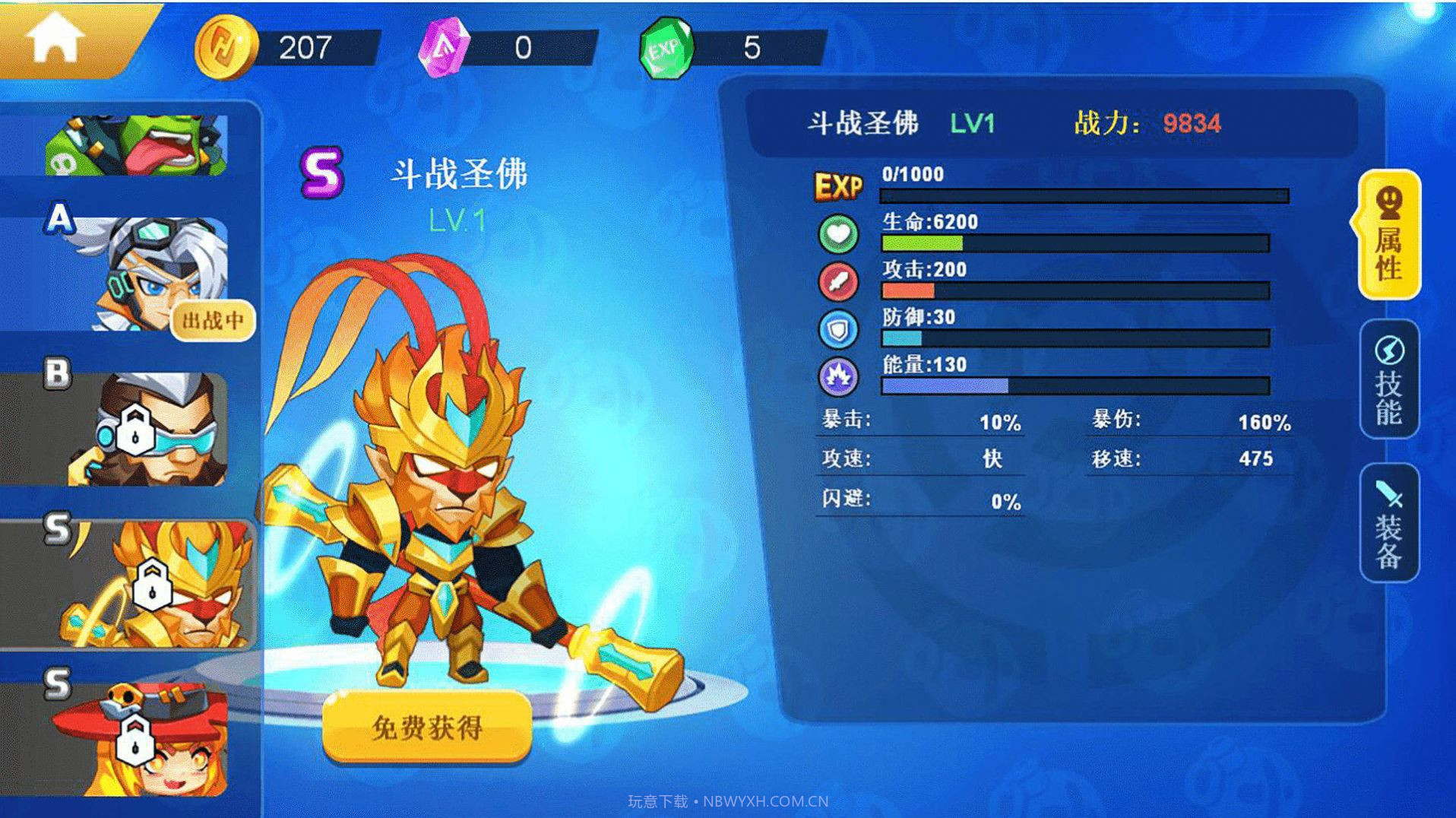Select the heart-shaped 生命 health icon
This screenshot has height=818, width=1456.
(x=839, y=234)
